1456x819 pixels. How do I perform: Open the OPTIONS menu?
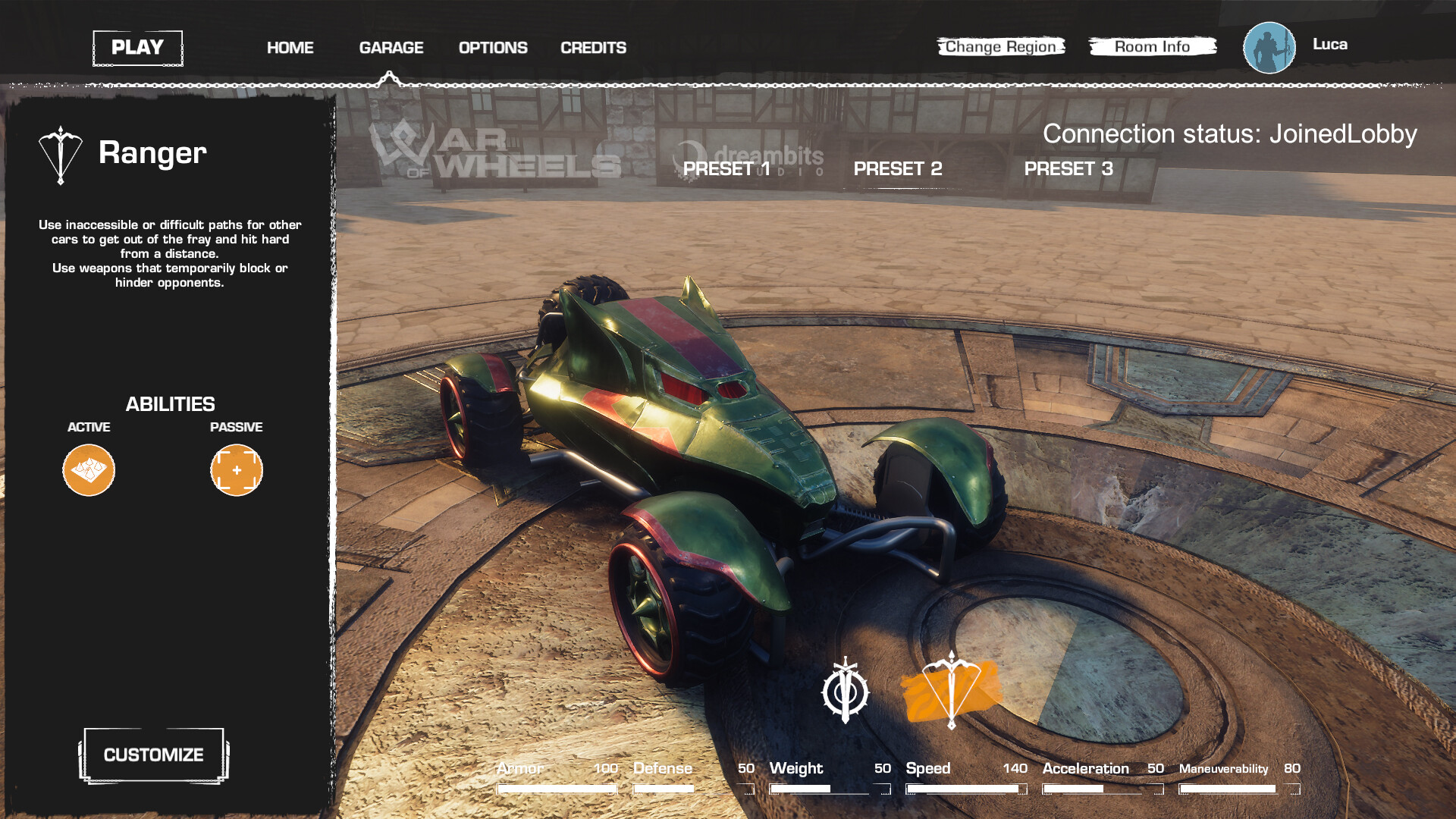pos(492,47)
